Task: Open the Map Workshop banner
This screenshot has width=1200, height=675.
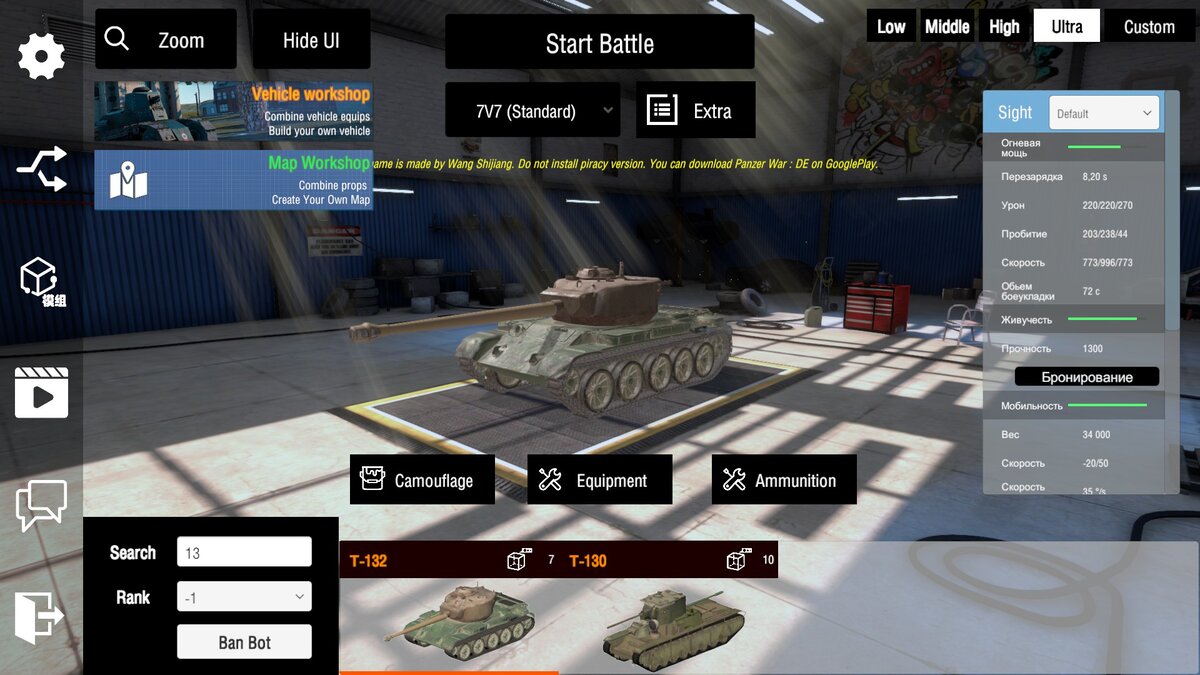Action: click(x=233, y=180)
